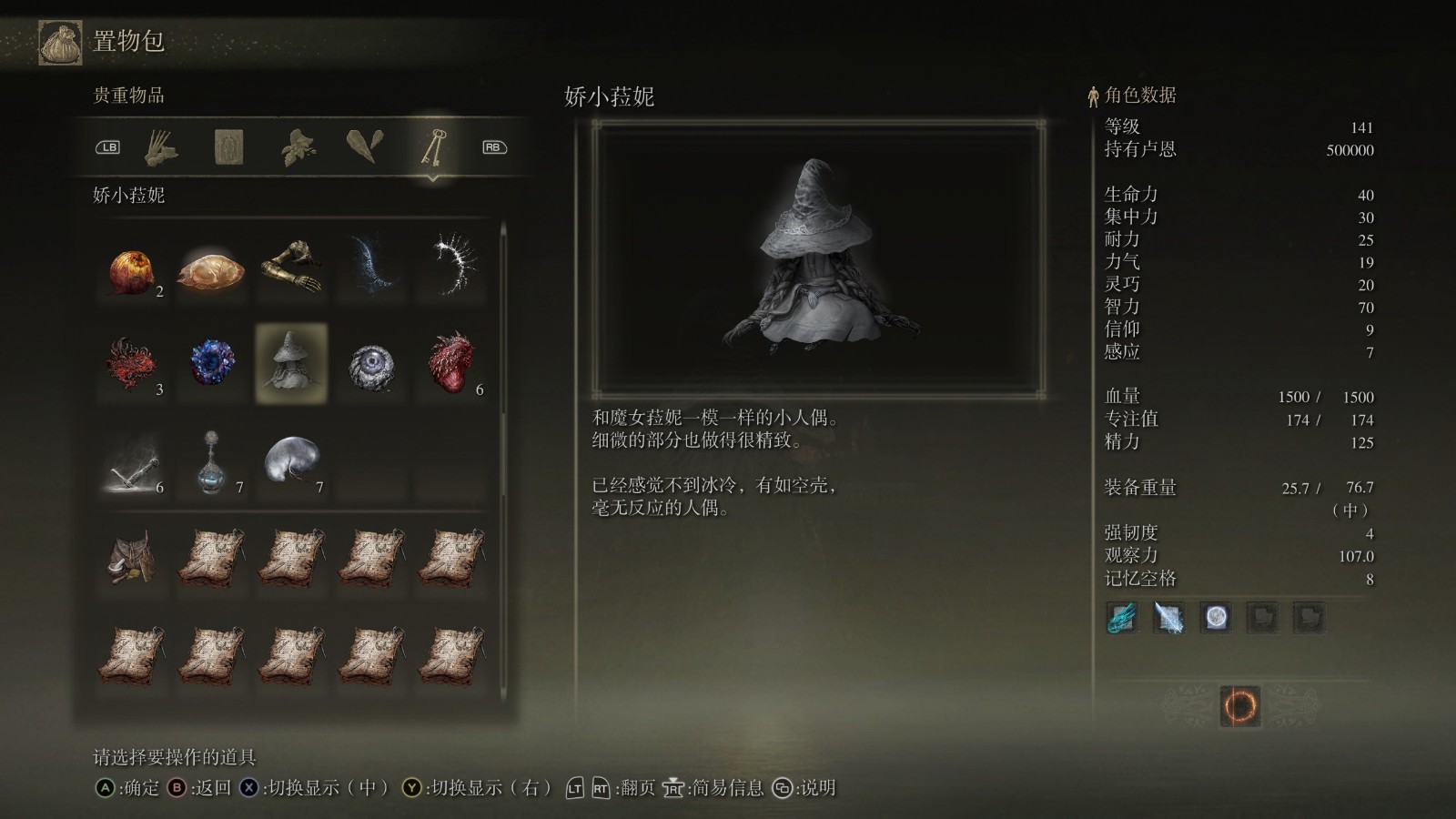The image size is (1456, 819).
Task: Select the tools category tab icon
Action: pyautogui.click(x=161, y=146)
